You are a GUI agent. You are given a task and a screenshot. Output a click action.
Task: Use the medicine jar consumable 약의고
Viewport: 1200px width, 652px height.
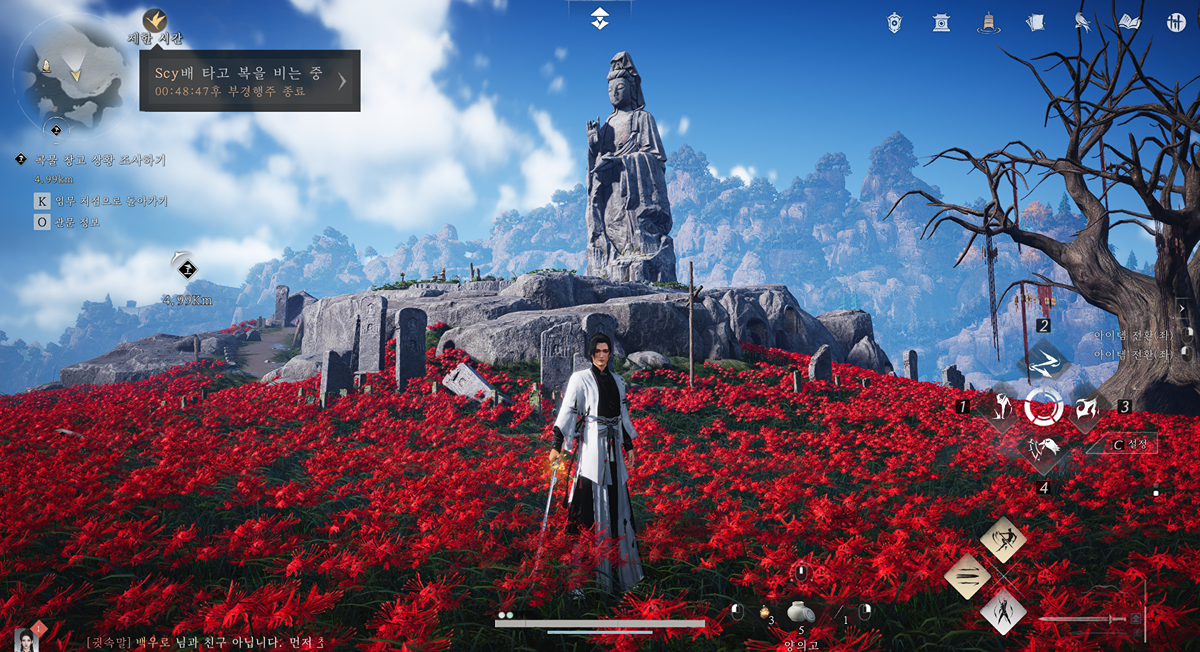pos(801,612)
